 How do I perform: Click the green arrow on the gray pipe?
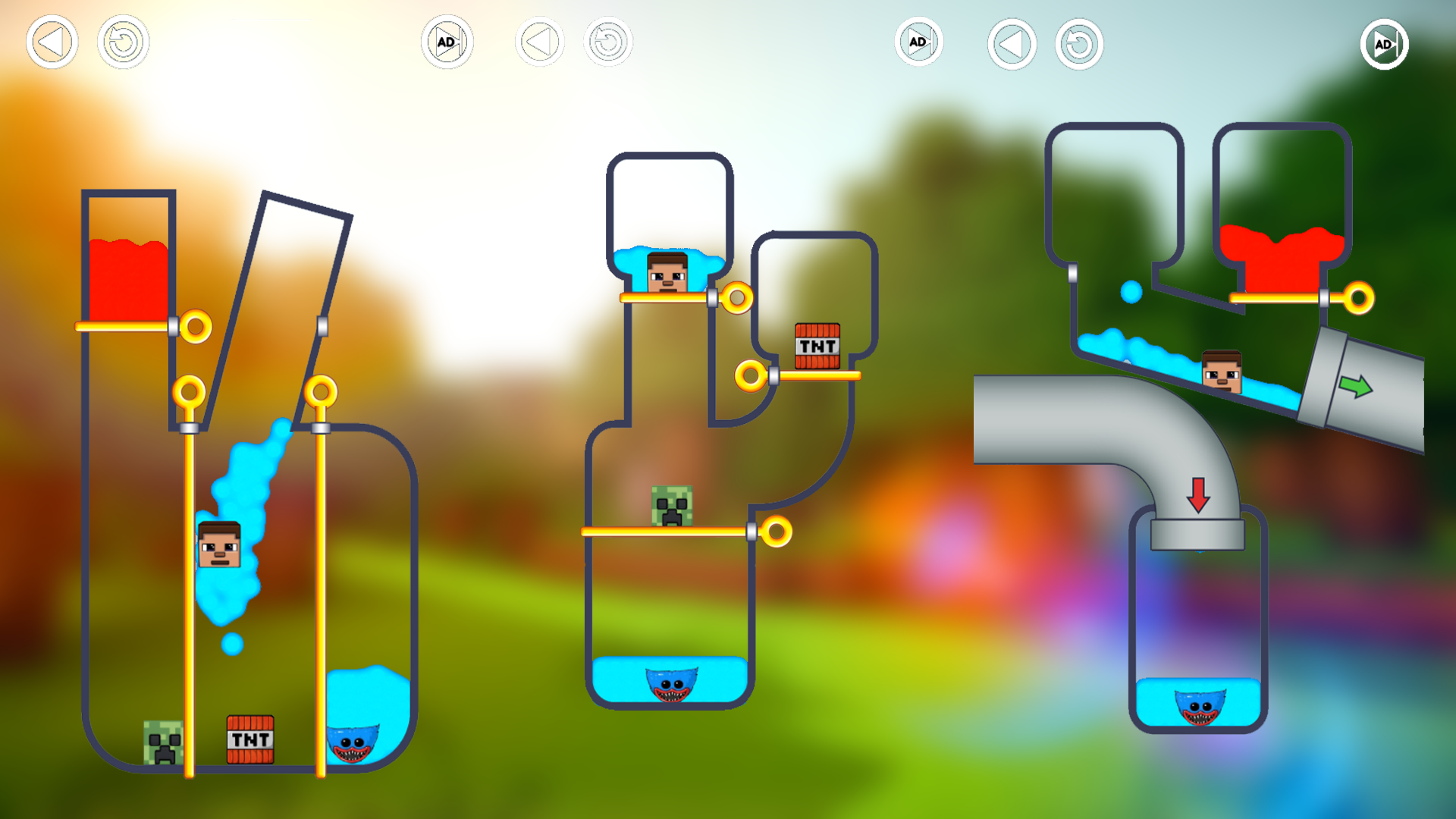pyautogui.click(x=1357, y=387)
